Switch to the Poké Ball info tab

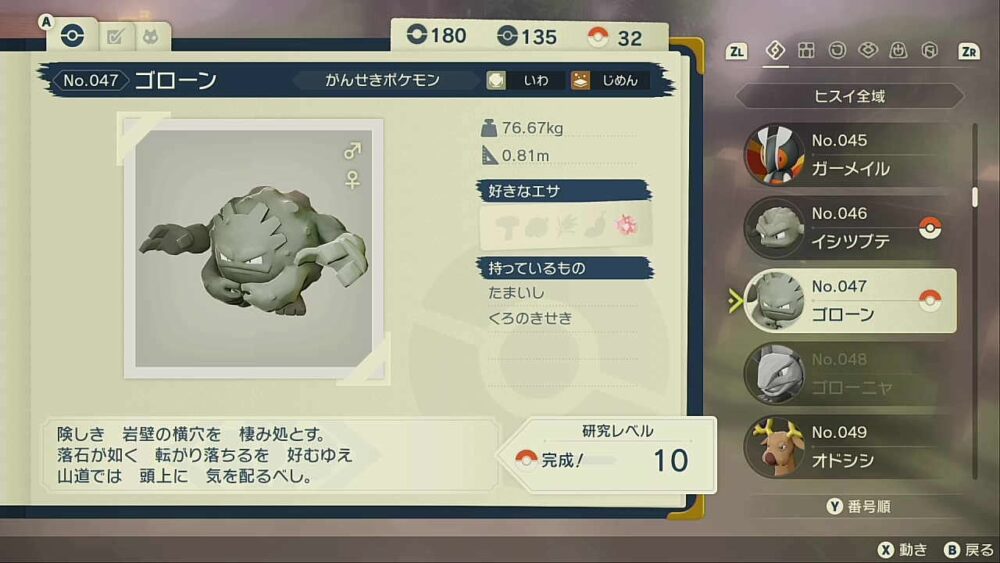click(x=72, y=37)
